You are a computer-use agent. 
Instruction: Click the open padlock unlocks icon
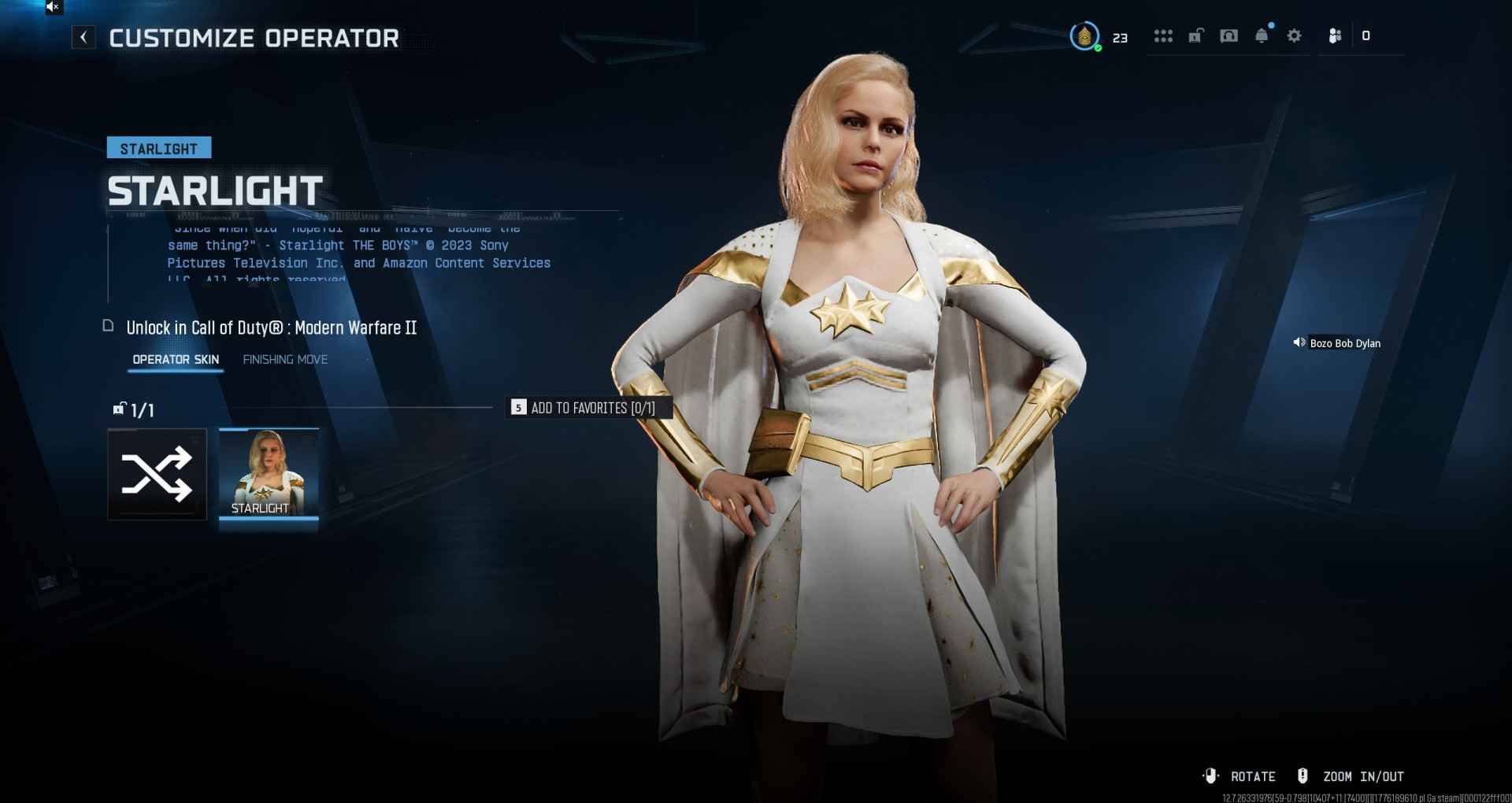tap(1195, 36)
